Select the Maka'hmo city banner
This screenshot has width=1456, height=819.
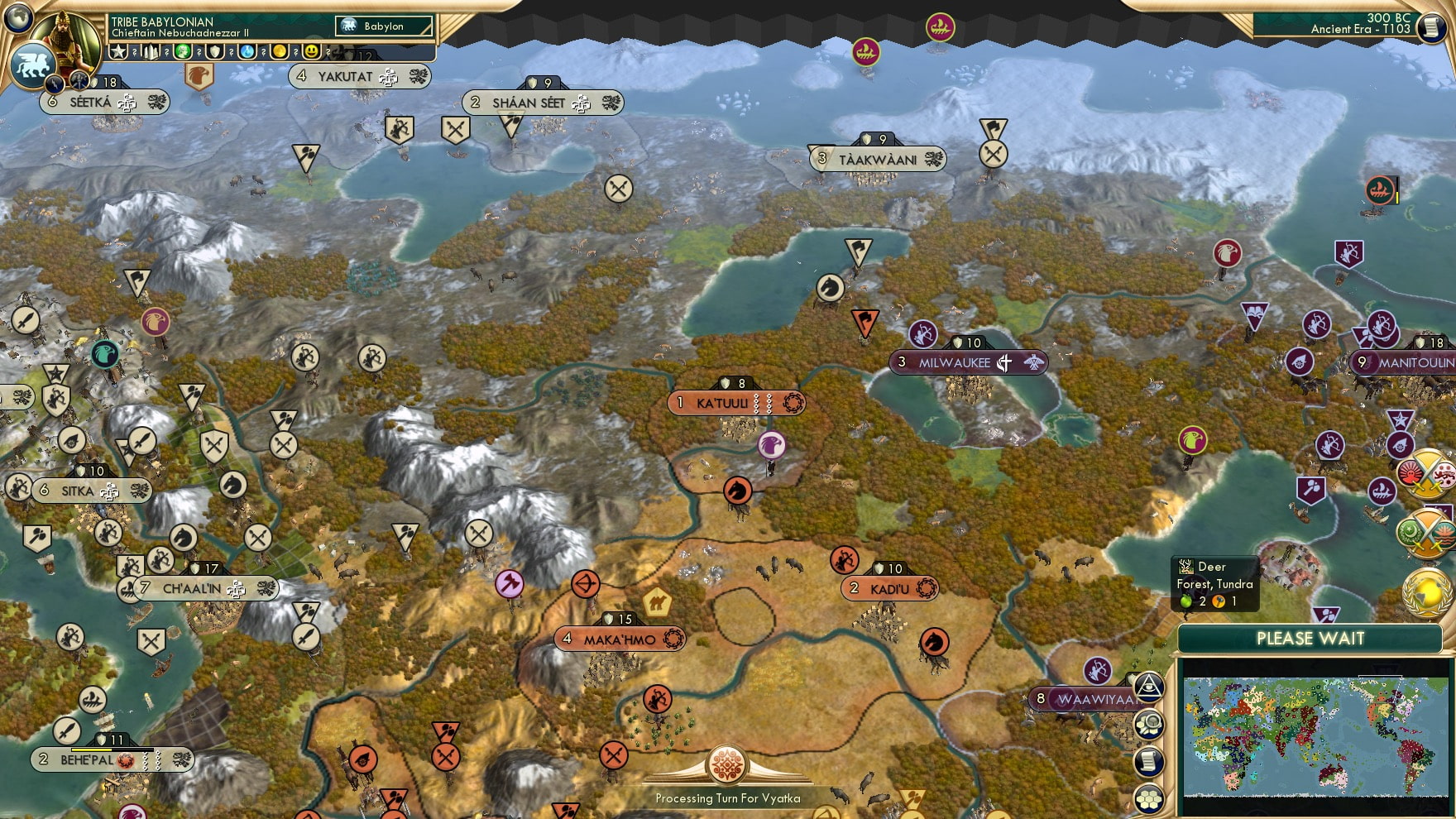[619, 639]
